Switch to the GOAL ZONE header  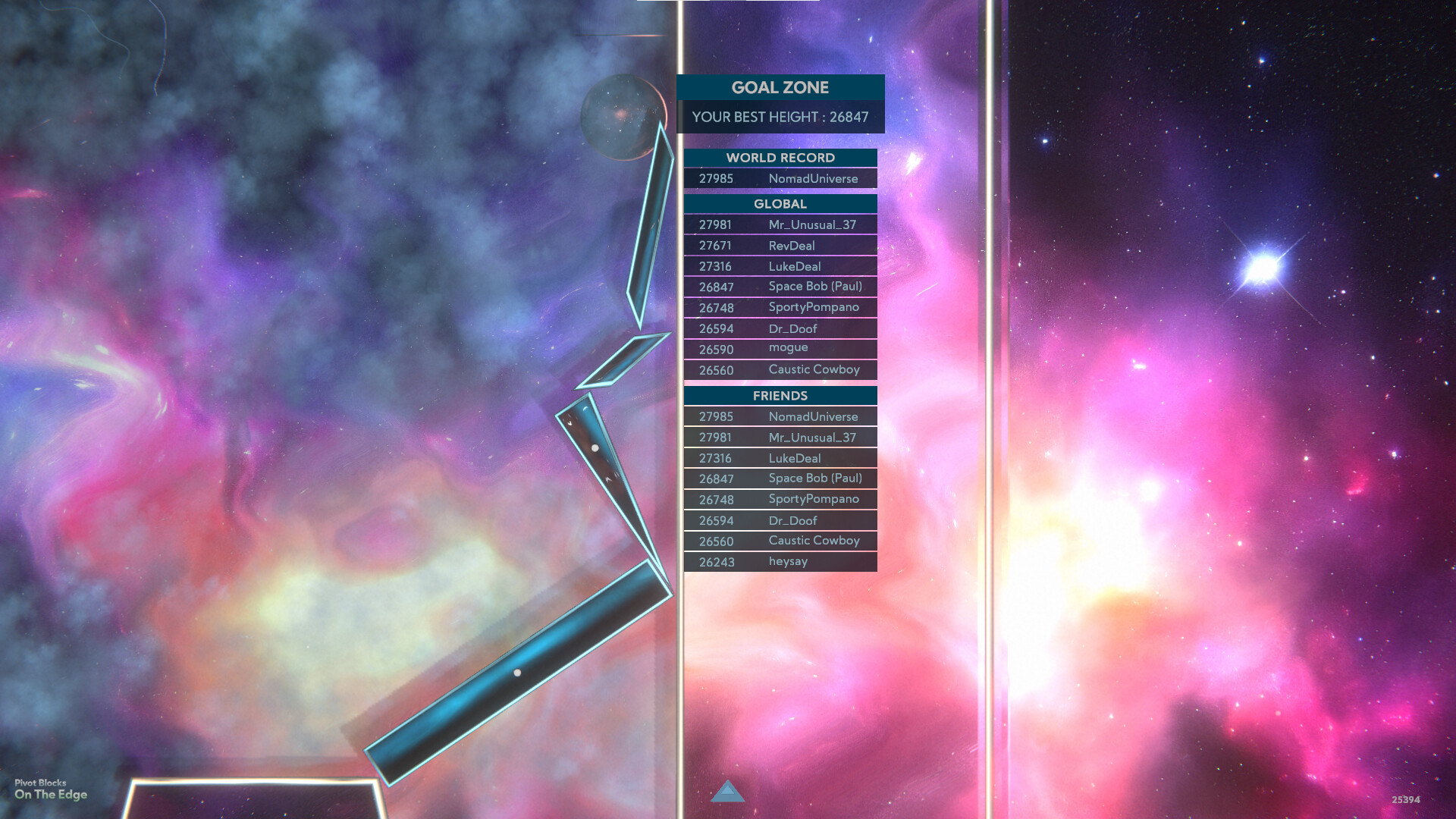(x=780, y=87)
